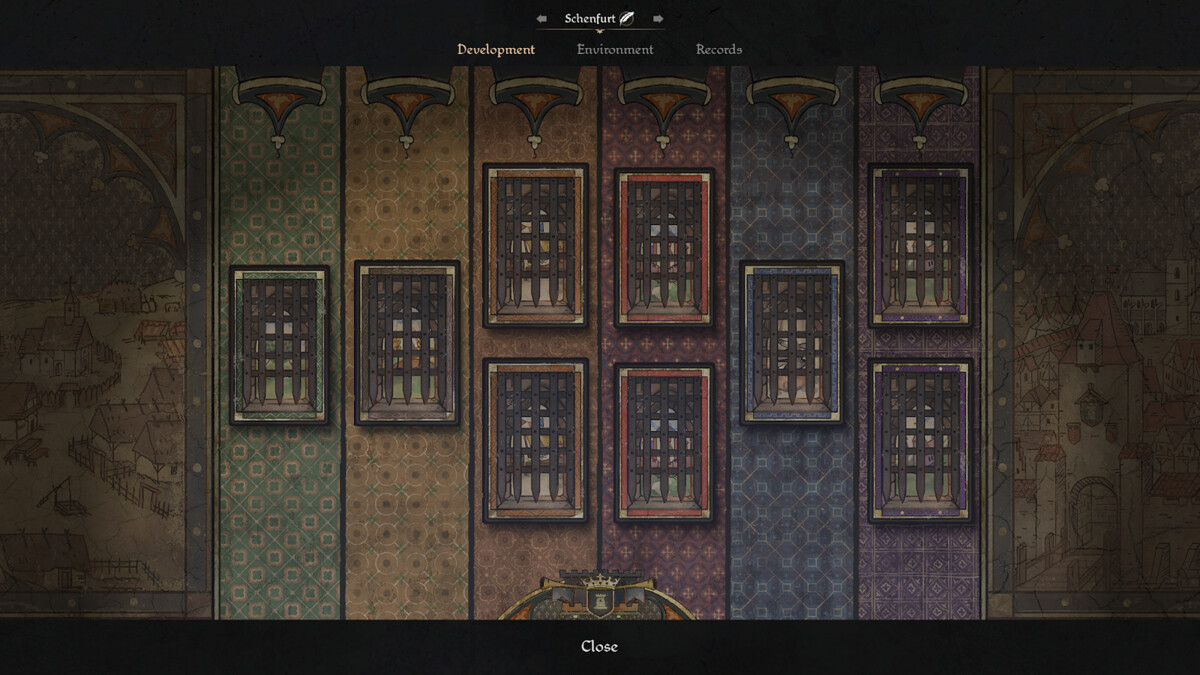This screenshot has height=675, width=1200.
Task: Pick the lower orange-framed locked card
Action: (535, 440)
